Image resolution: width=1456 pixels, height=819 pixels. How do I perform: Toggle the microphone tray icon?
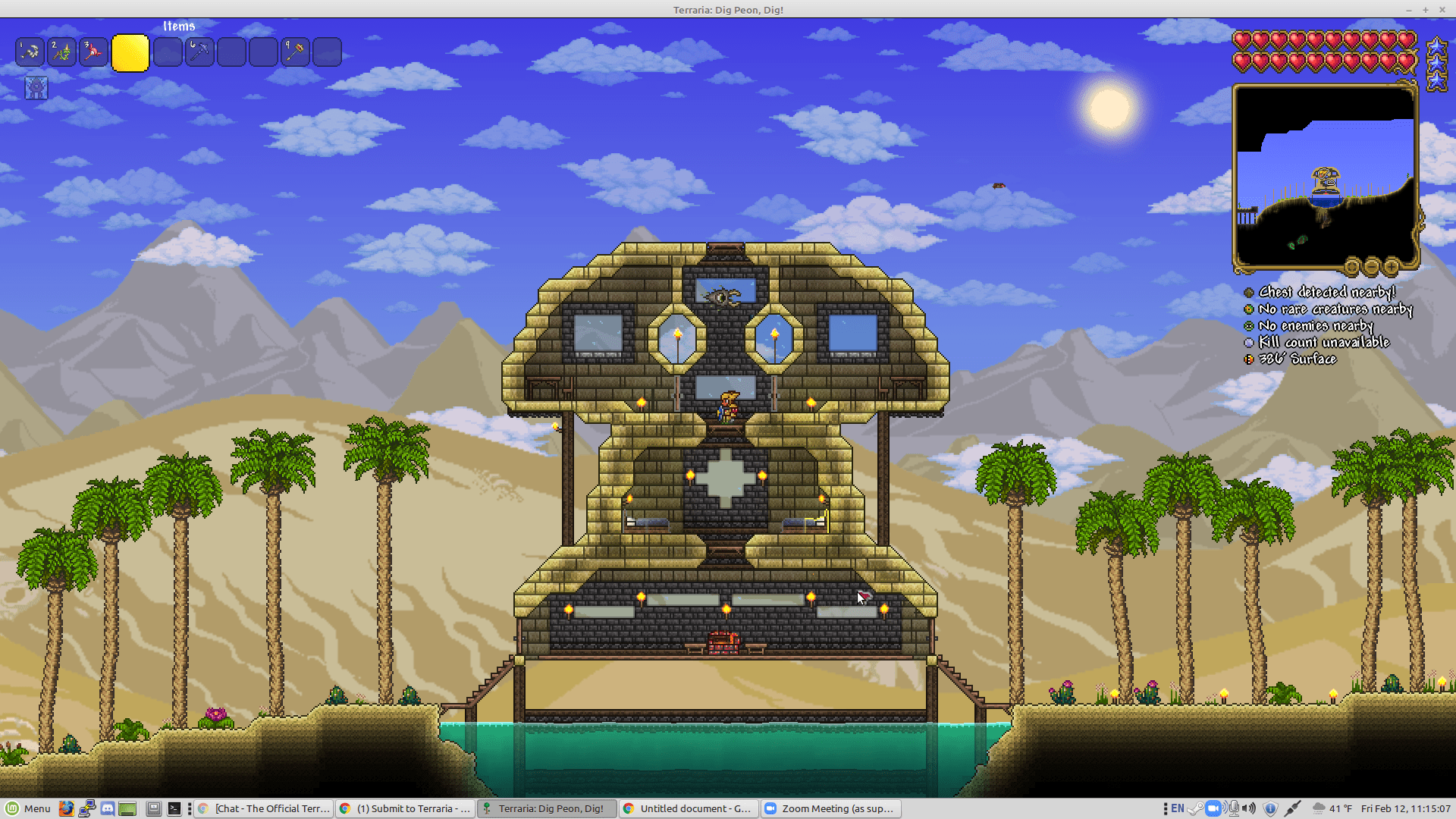(x=1234, y=808)
